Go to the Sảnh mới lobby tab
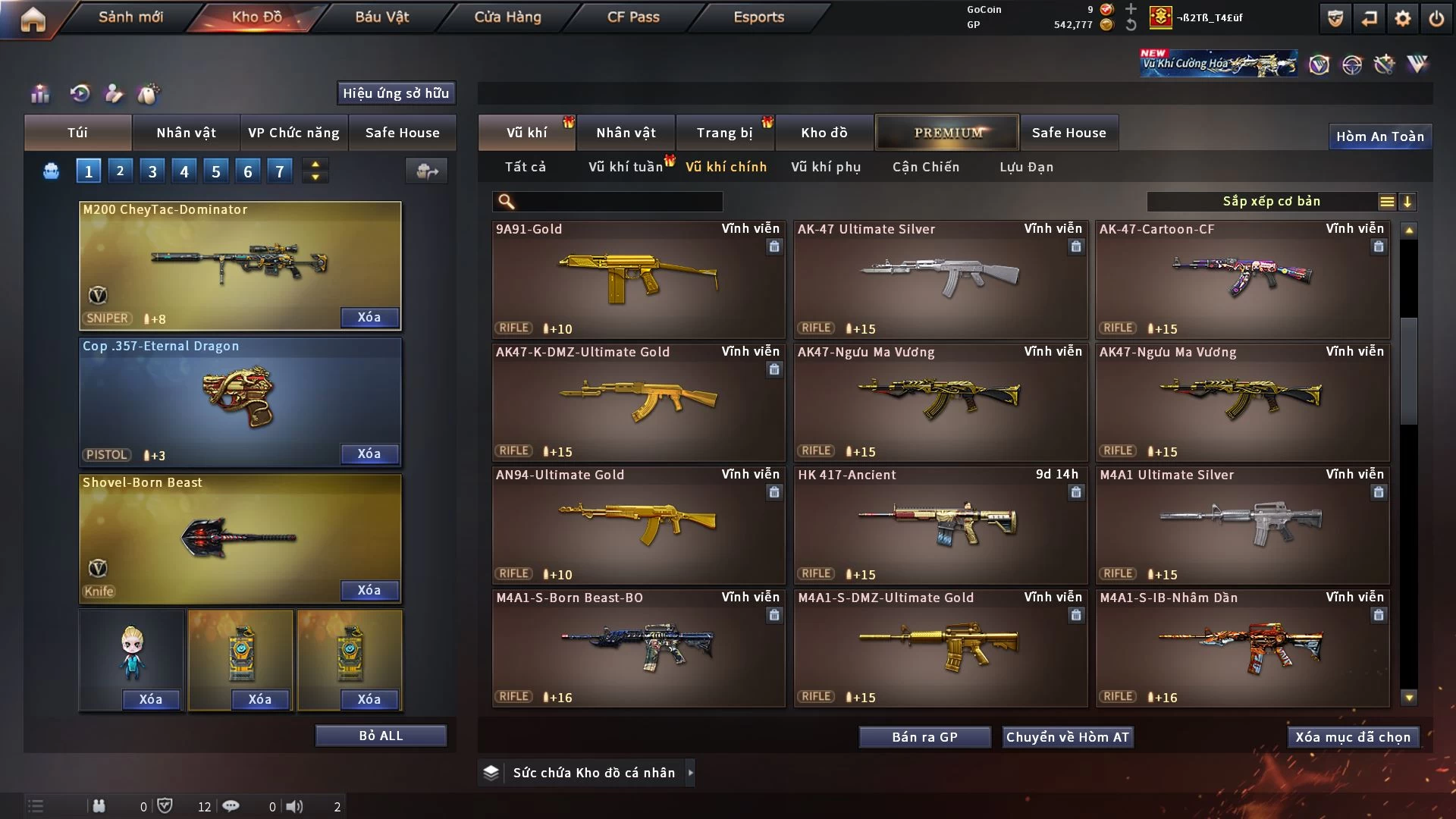This screenshot has height=819, width=1456. [x=130, y=17]
